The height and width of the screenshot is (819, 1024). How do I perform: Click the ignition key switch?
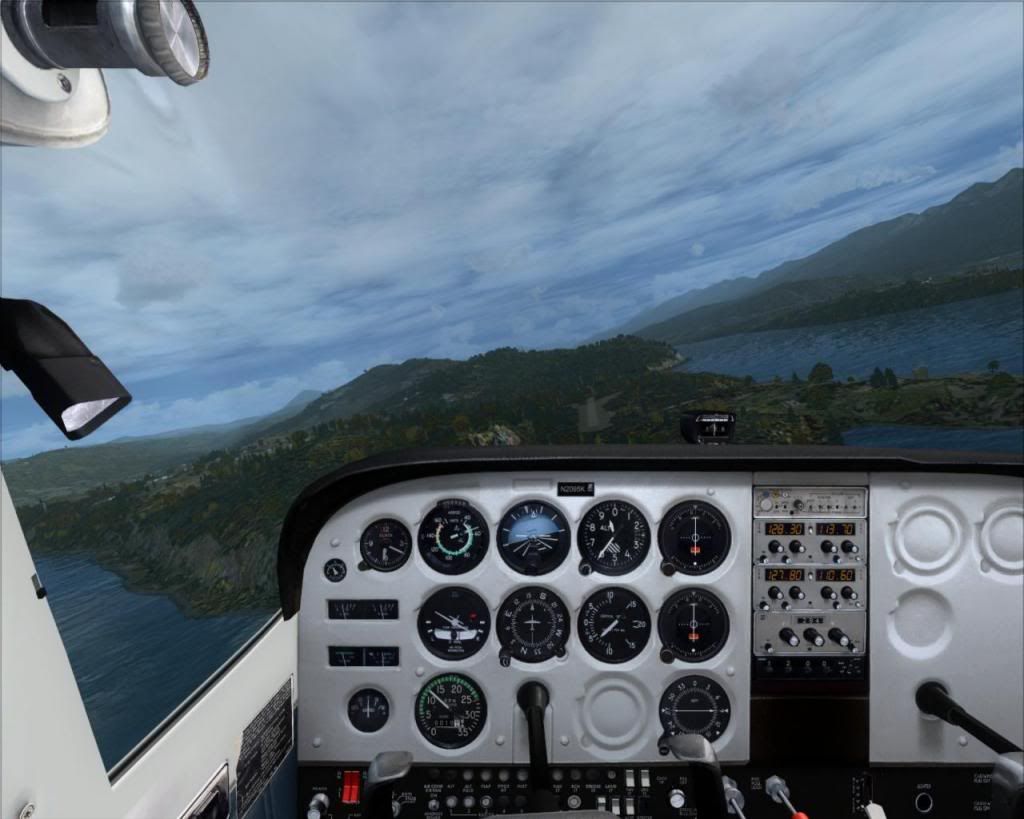tap(319, 801)
